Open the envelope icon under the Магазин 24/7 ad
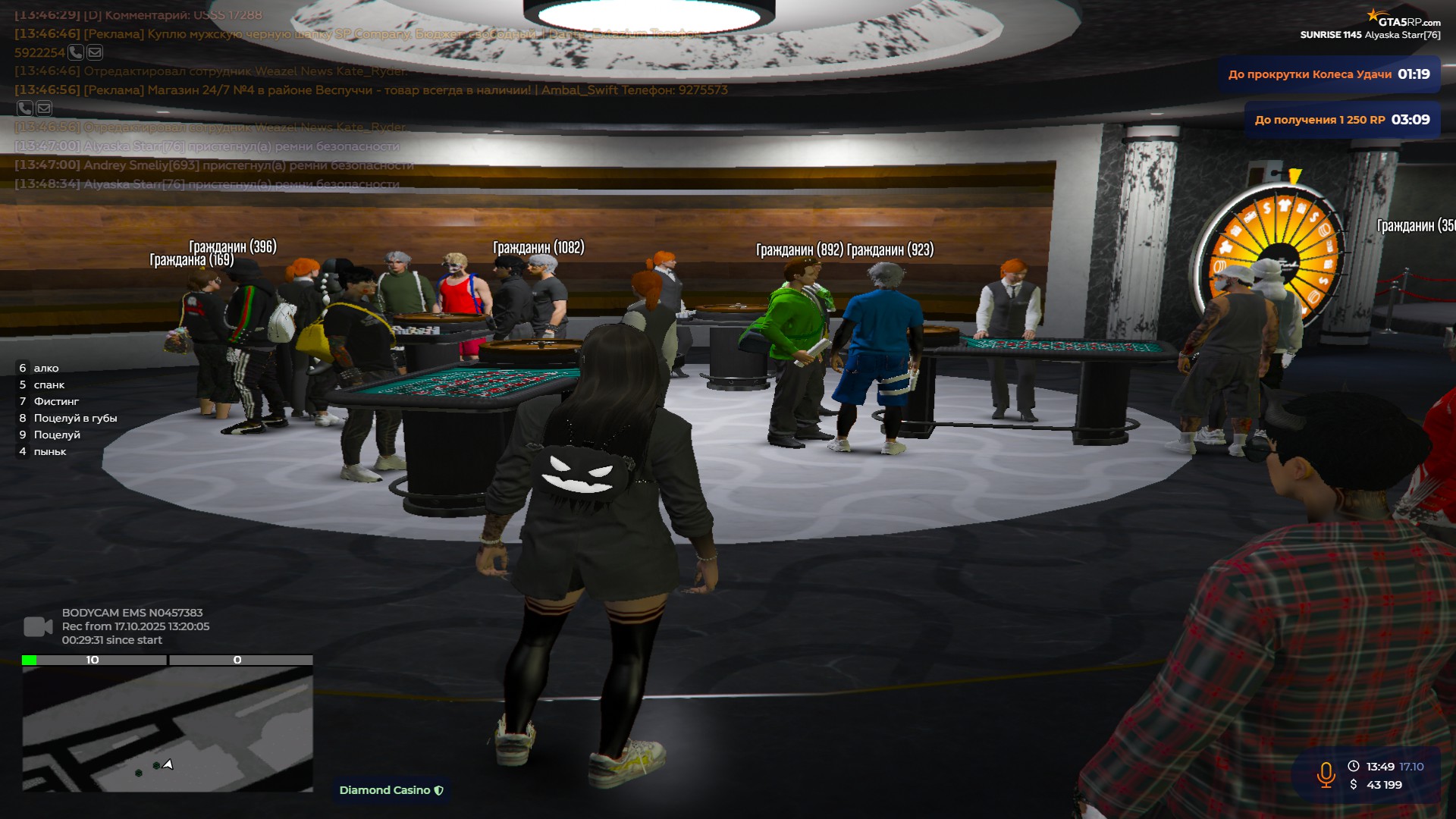This screenshot has height=819, width=1456. 44,108
